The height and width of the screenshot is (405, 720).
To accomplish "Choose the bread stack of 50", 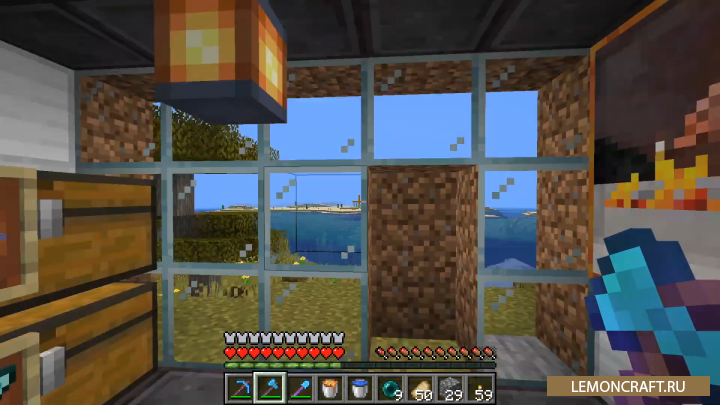I will pyautogui.click(x=420, y=384).
